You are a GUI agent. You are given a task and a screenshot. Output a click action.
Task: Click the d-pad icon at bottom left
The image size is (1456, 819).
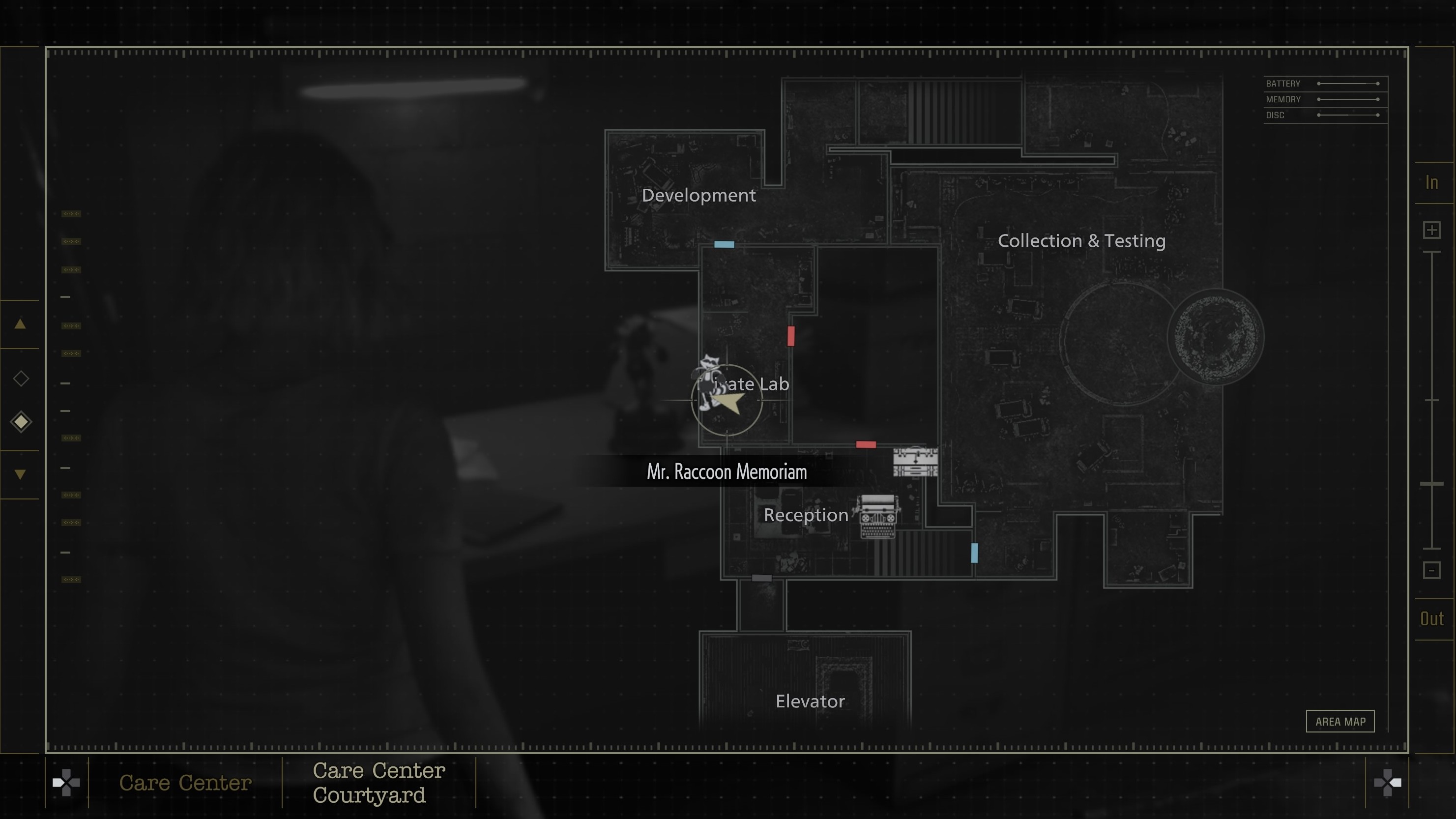pyautogui.click(x=66, y=783)
